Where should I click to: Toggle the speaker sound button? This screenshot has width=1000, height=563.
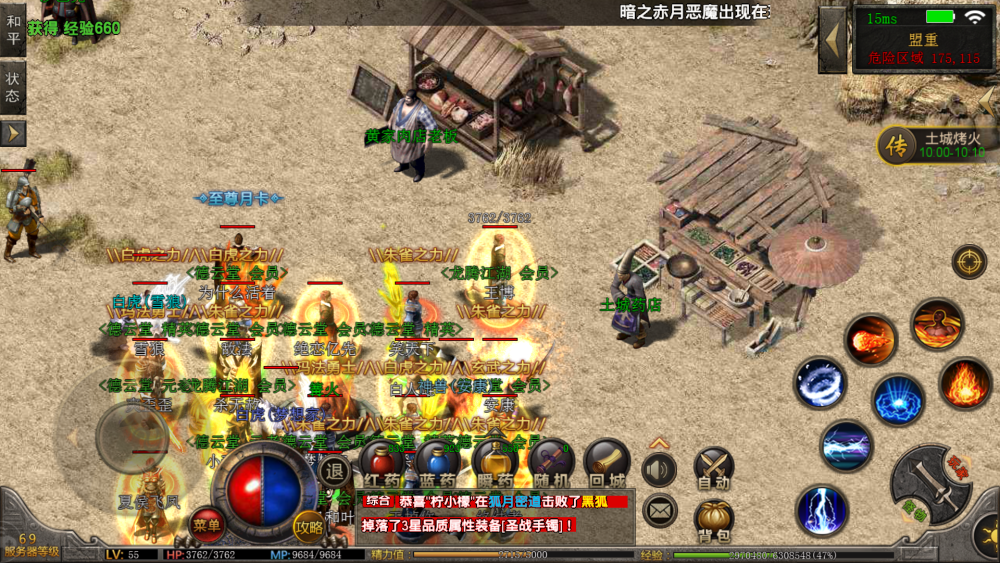coord(659,469)
